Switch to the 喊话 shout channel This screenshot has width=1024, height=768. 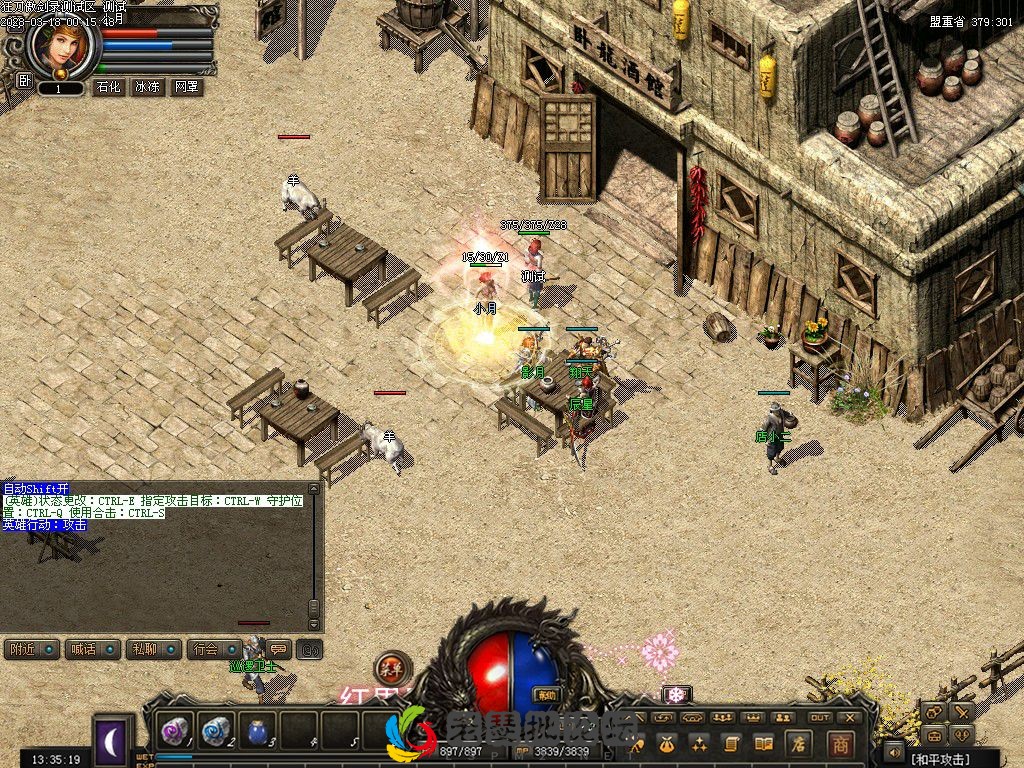[91, 649]
